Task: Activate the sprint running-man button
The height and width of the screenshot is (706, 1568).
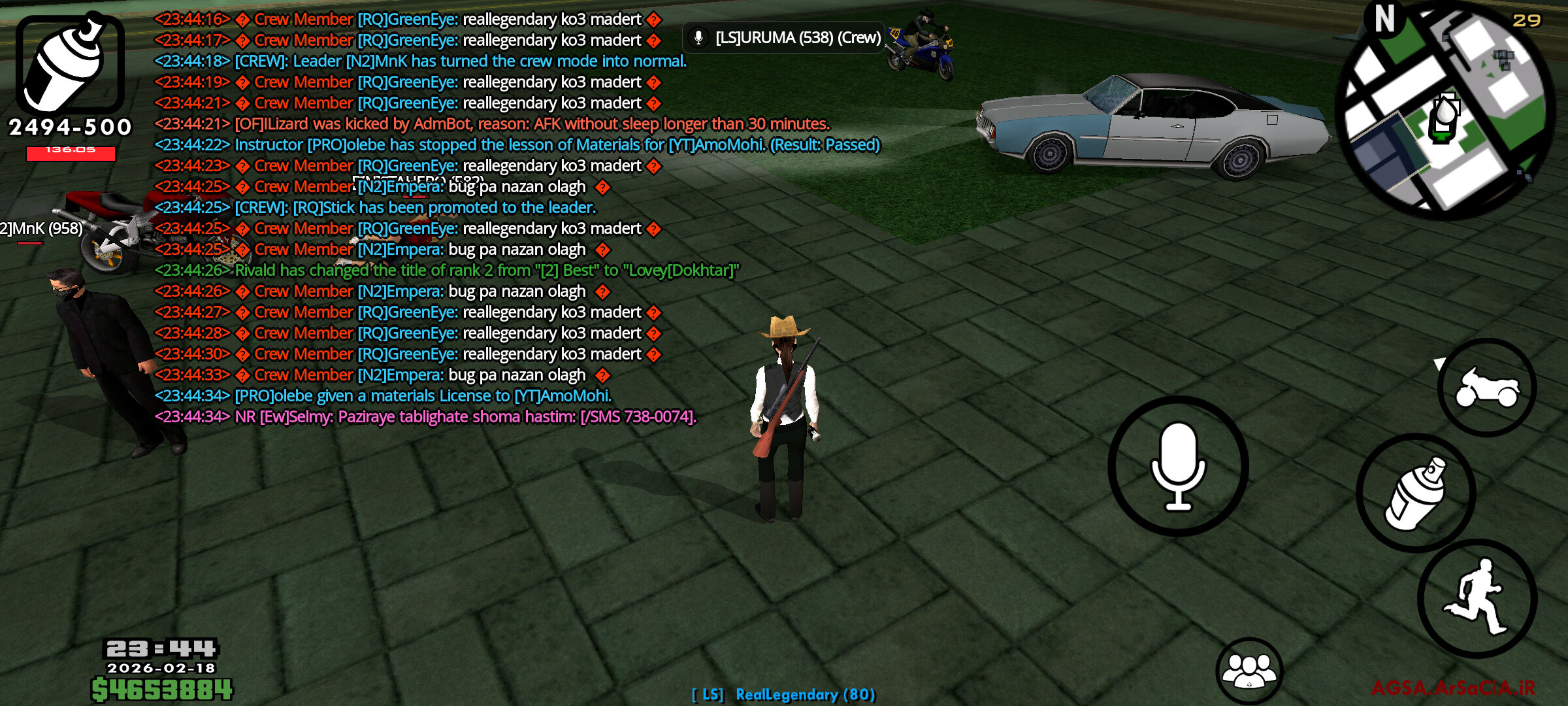Action: coord(1478,597)
